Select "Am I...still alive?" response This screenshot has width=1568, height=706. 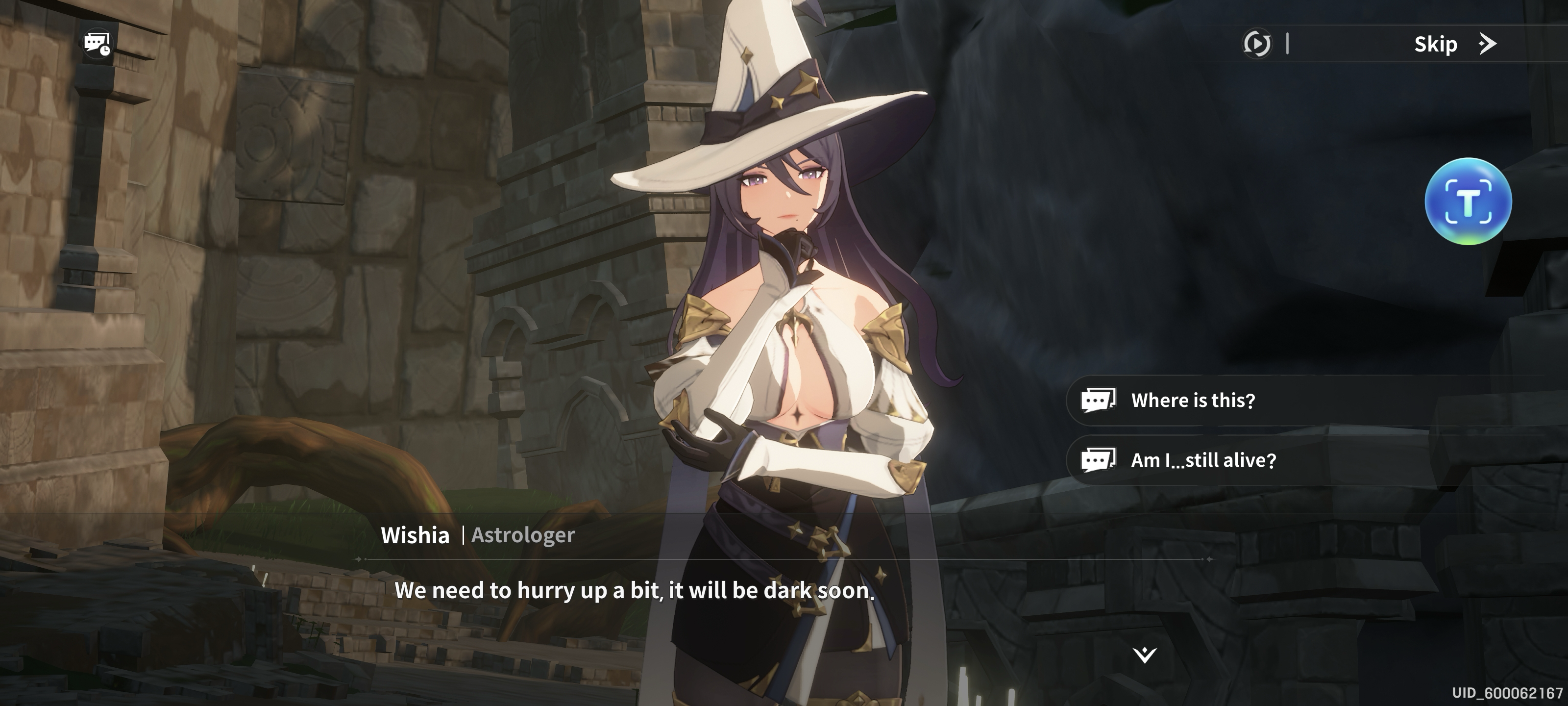point(1202,460)
